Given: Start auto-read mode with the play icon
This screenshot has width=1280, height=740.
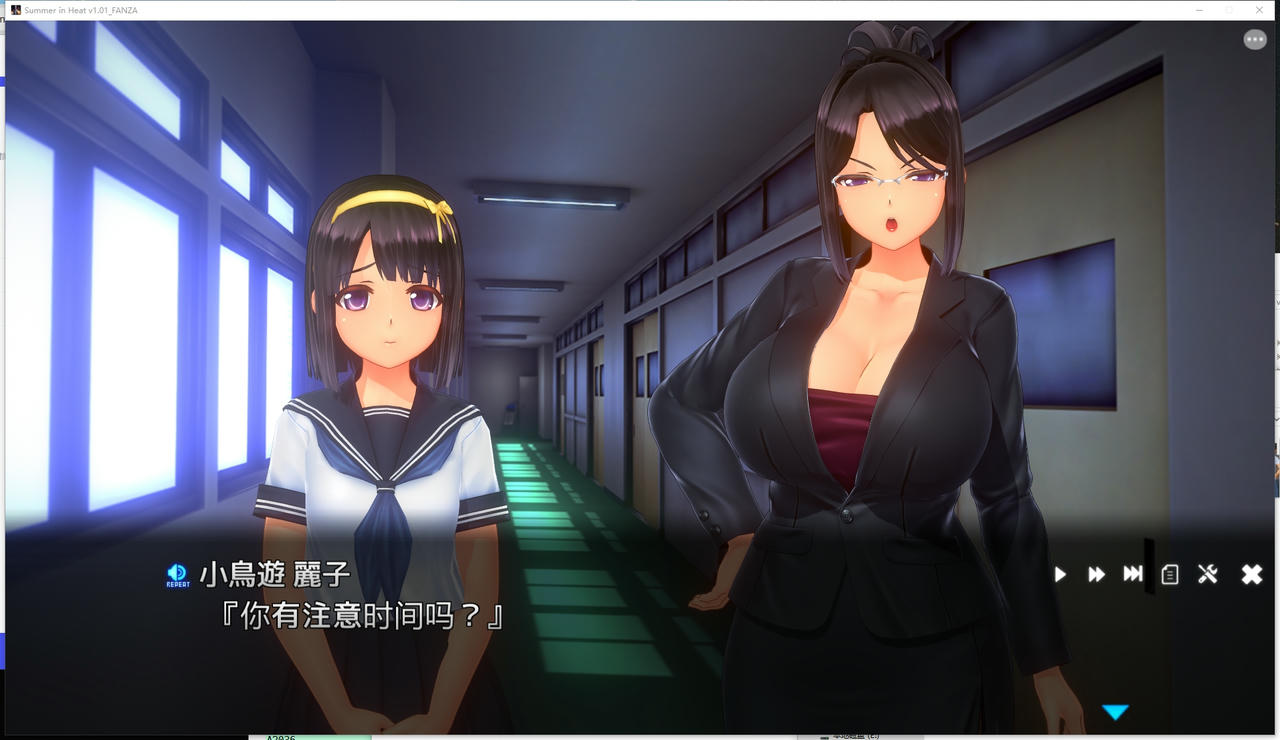Looking at the screenshot, I should 1059,574.
